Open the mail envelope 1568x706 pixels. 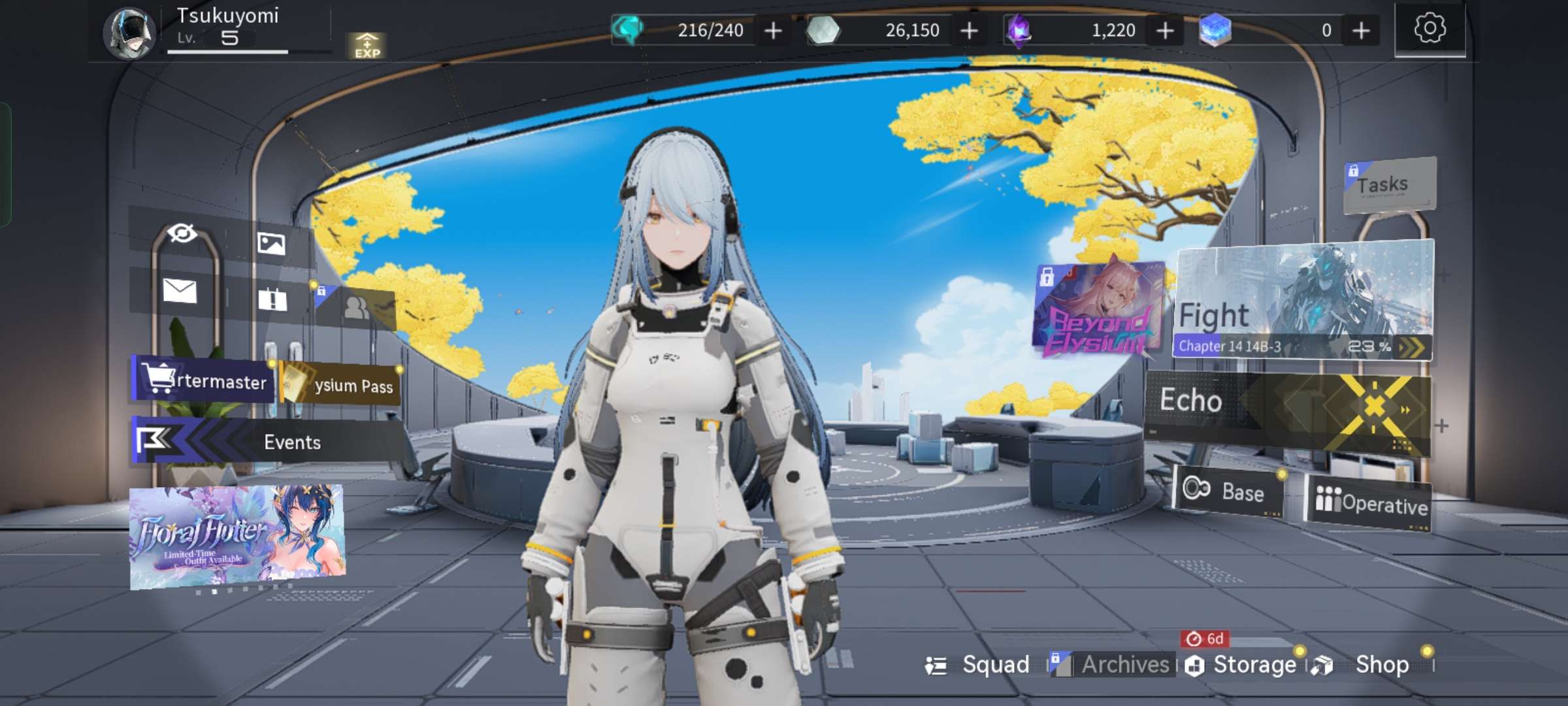coord(180,291)
